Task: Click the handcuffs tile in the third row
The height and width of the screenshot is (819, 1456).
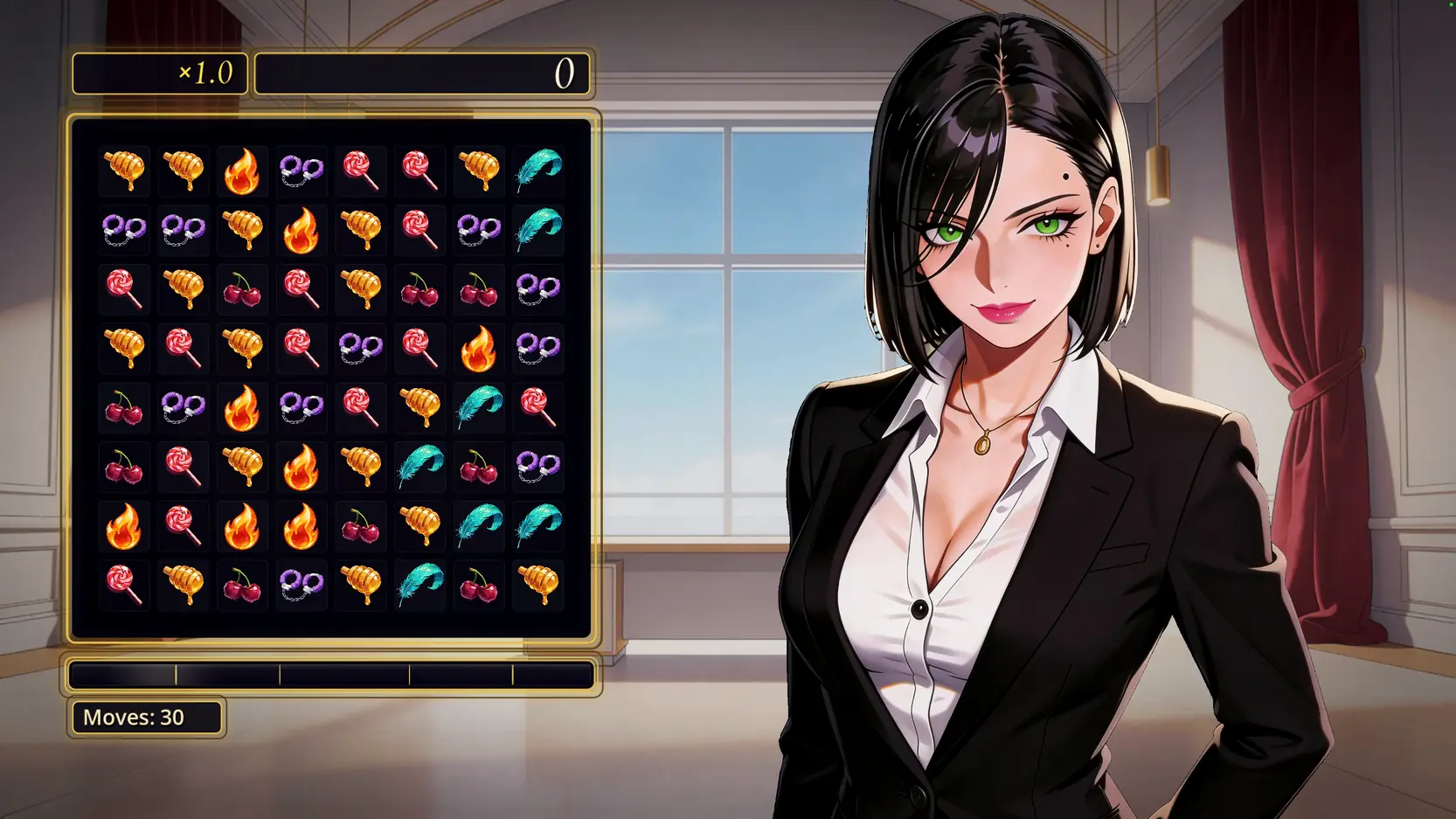Action: pos(538,289)
